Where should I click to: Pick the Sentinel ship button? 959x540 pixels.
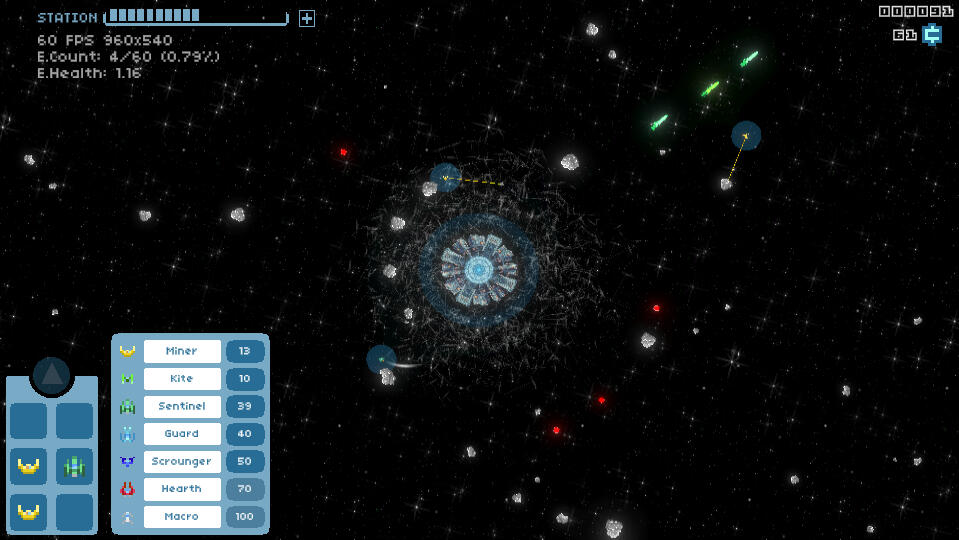(182, 406)
